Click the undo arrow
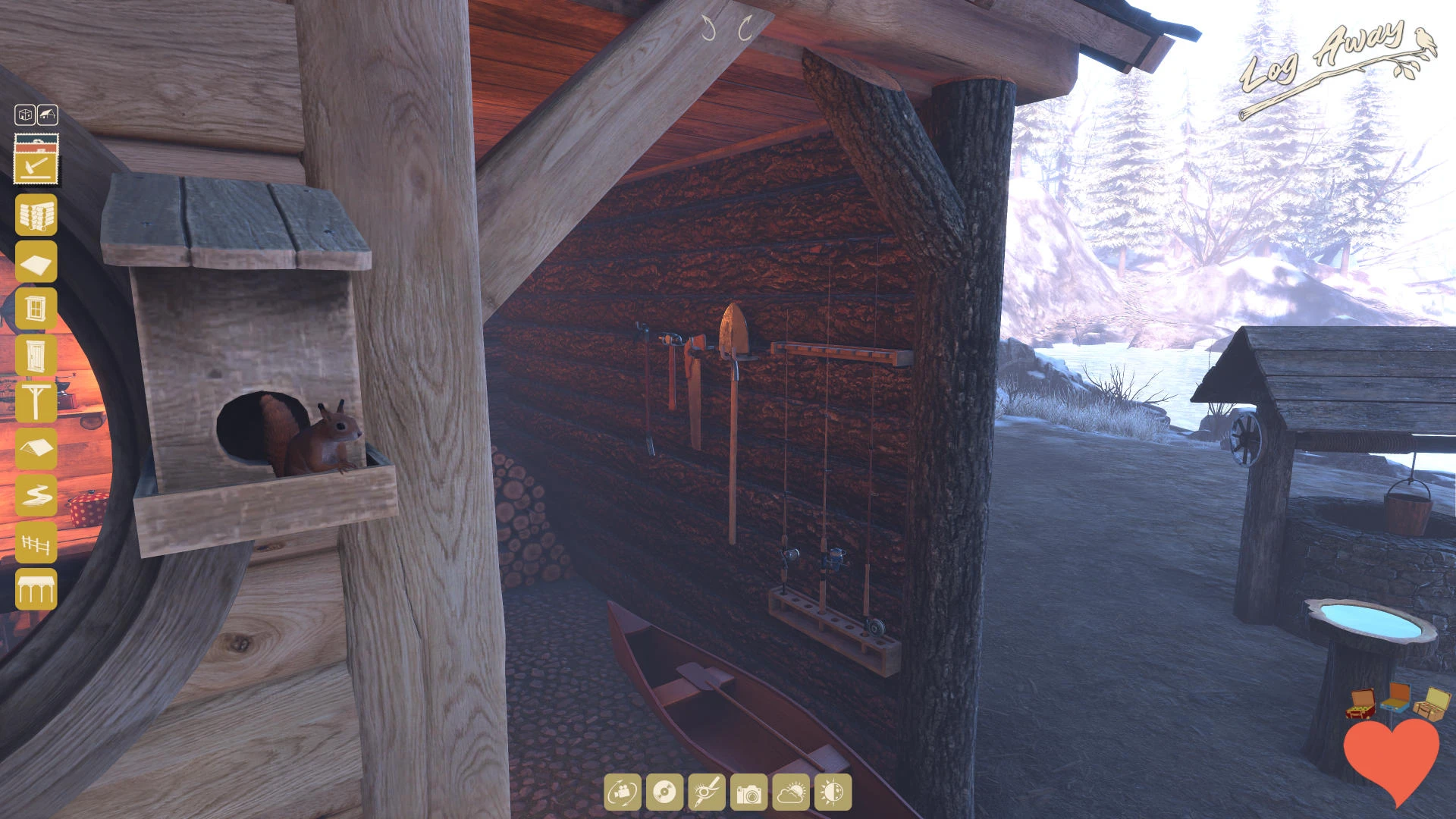The image size is (1456, 819). 709,30
